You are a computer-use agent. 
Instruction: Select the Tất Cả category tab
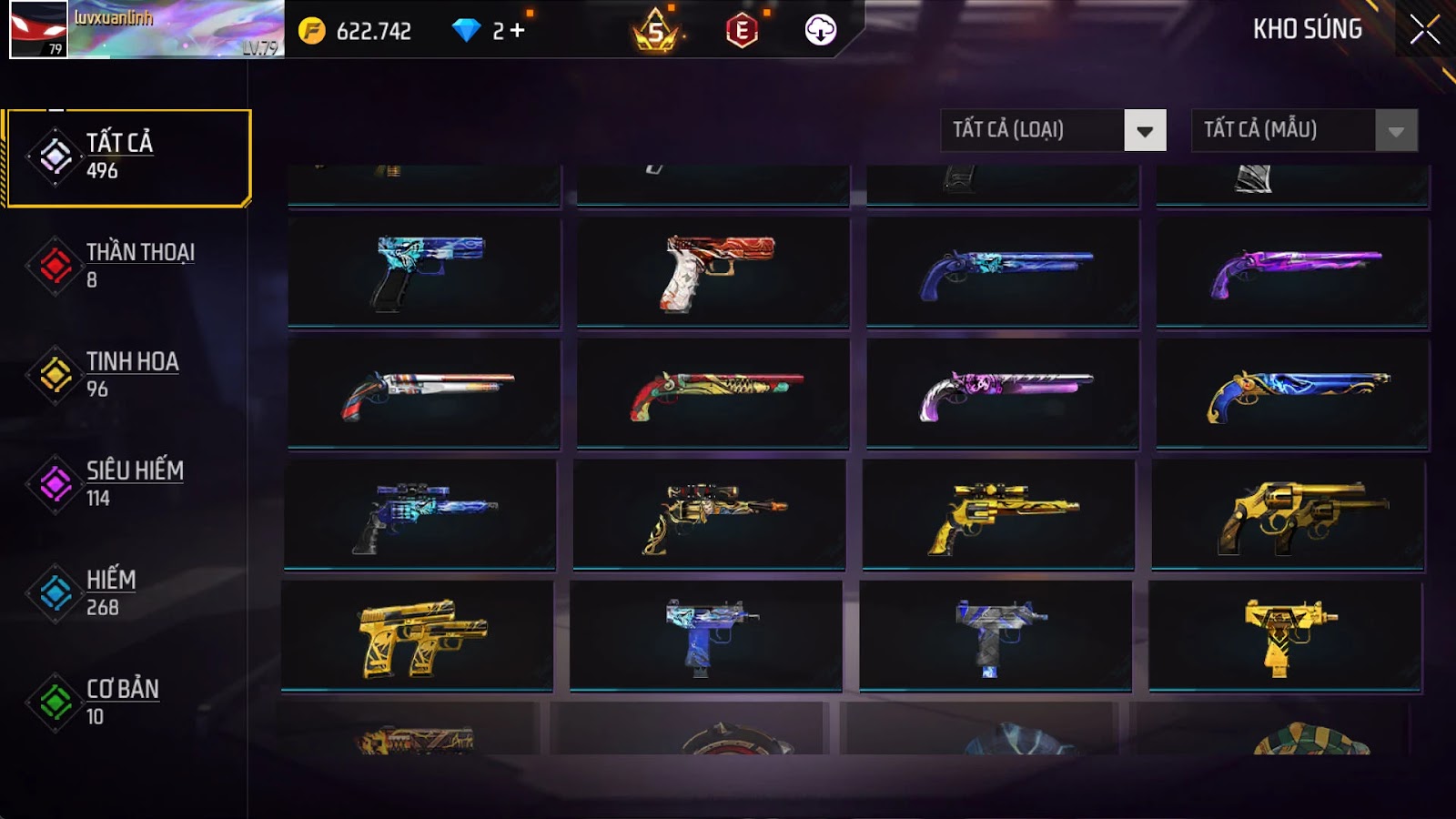128,157
